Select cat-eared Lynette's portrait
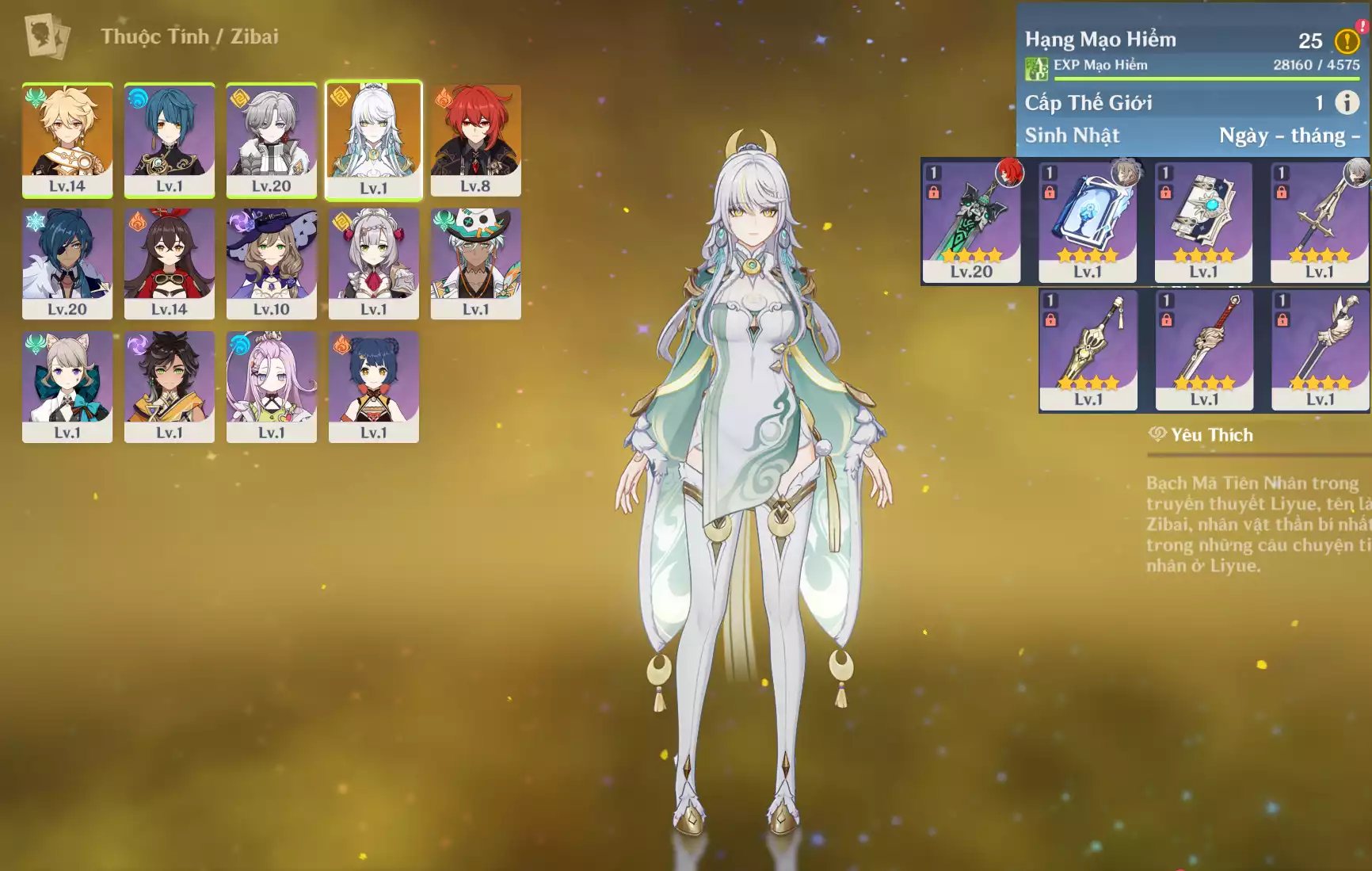Viewport: 1372px width, 871px height. point(67,386)
